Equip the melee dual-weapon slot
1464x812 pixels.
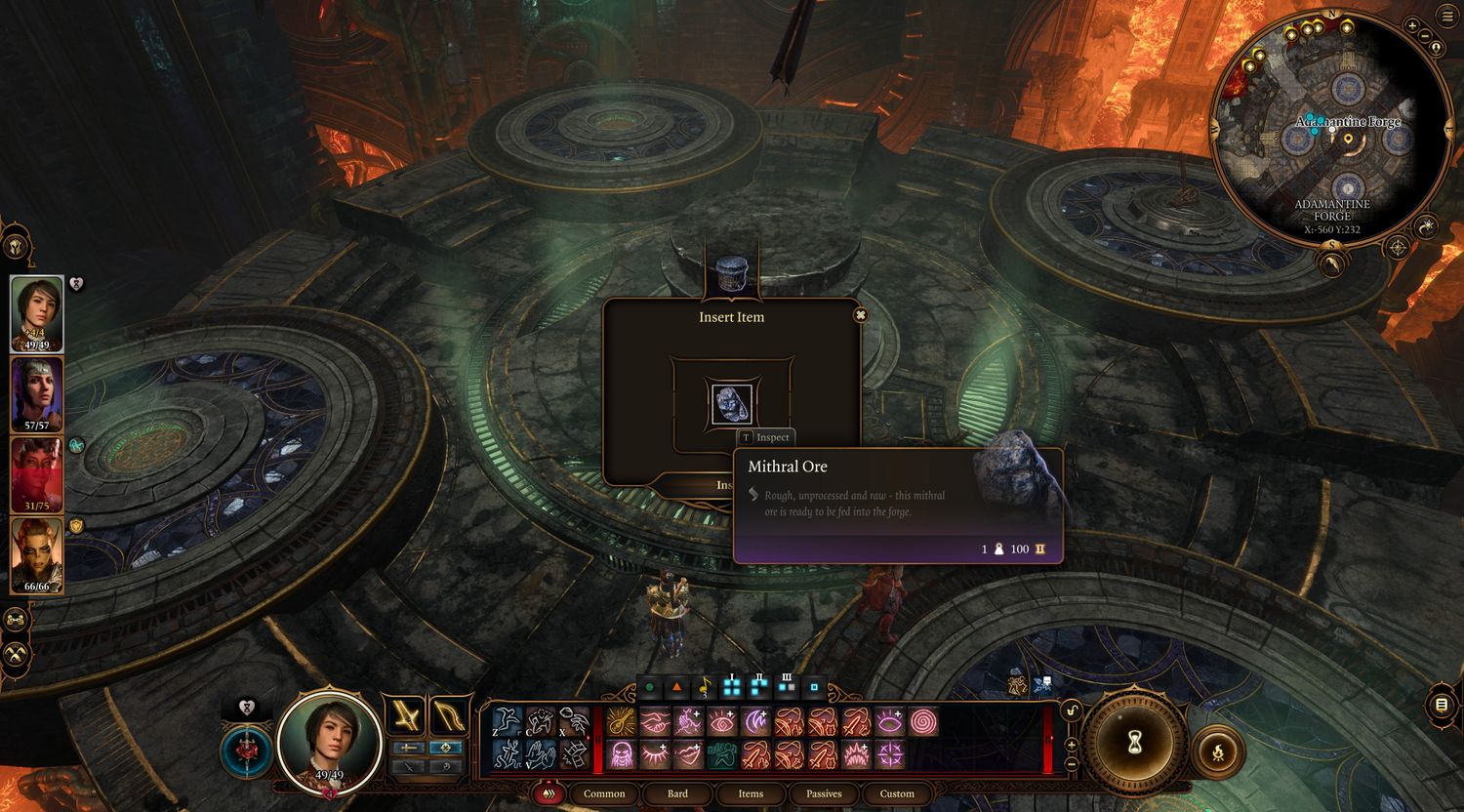(406, 715)
